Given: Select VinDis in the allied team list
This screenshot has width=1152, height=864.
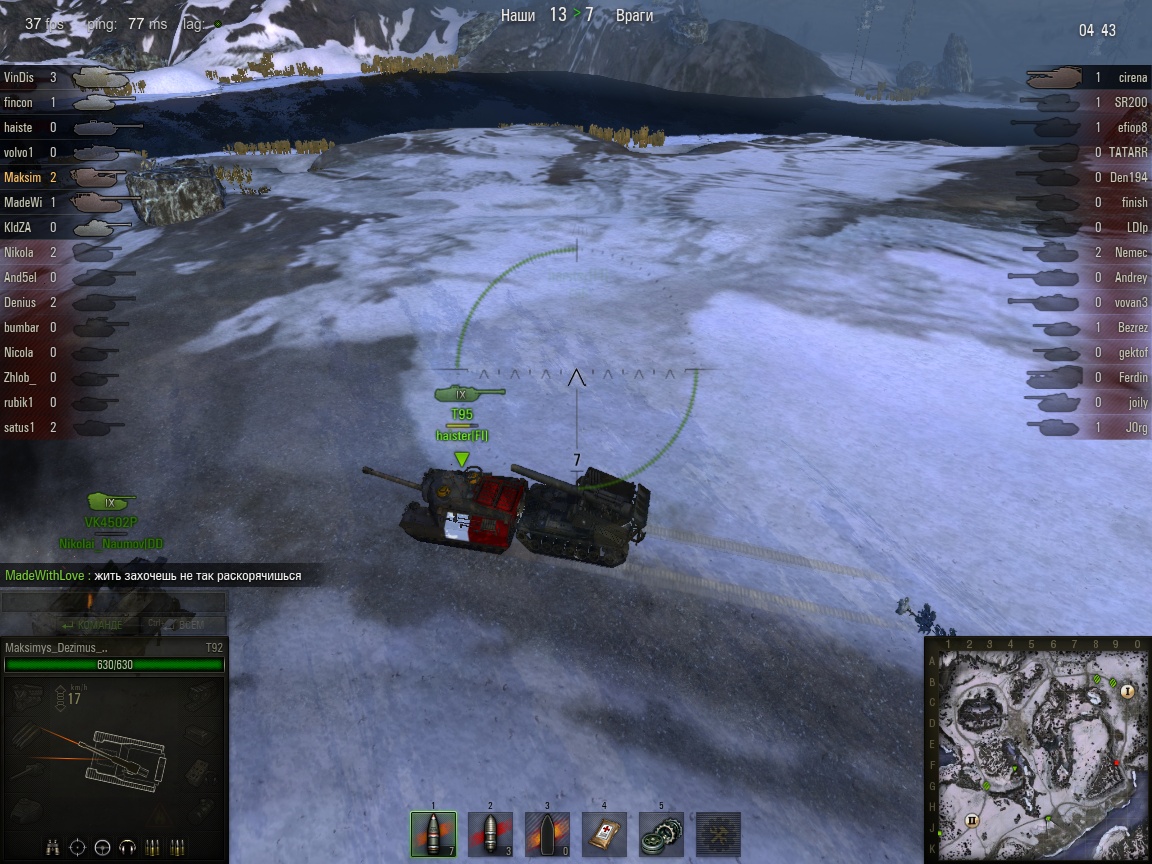Looking at the screenshot, I should tap(18, 77).
